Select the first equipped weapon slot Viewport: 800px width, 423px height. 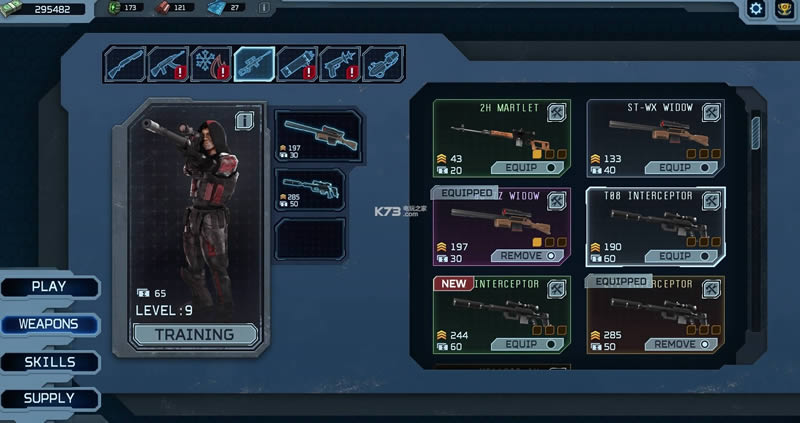[310, 136]
